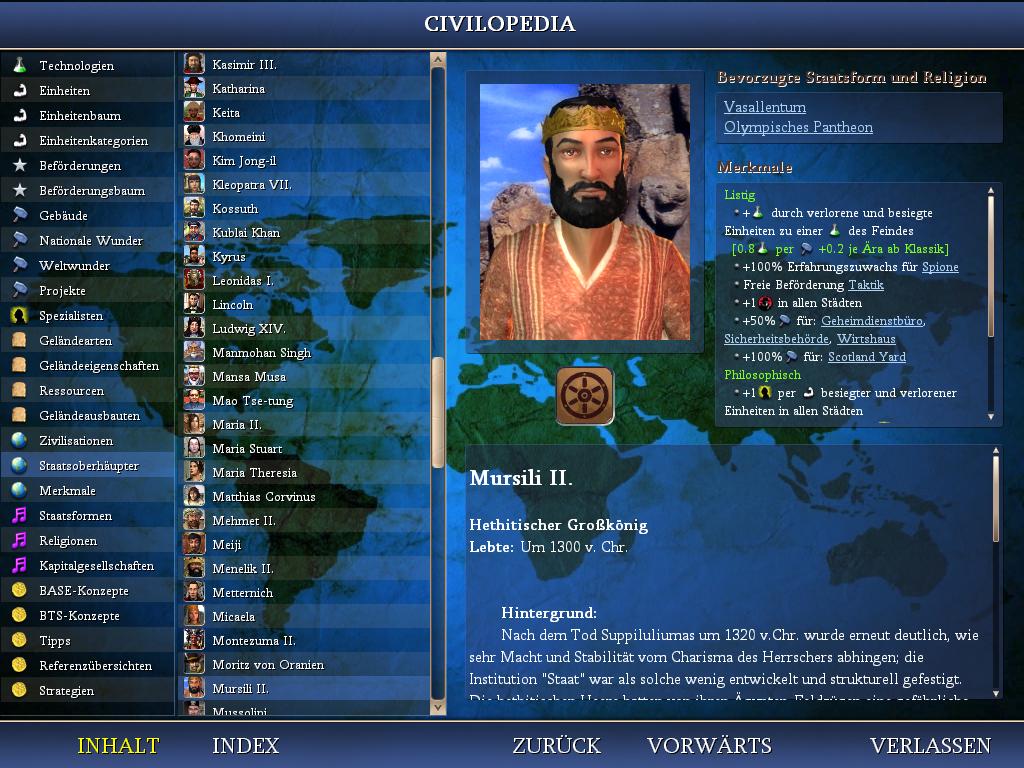Show the Zivilisationen category
Screen dimensions: 1024x768
tap(76, 441)
